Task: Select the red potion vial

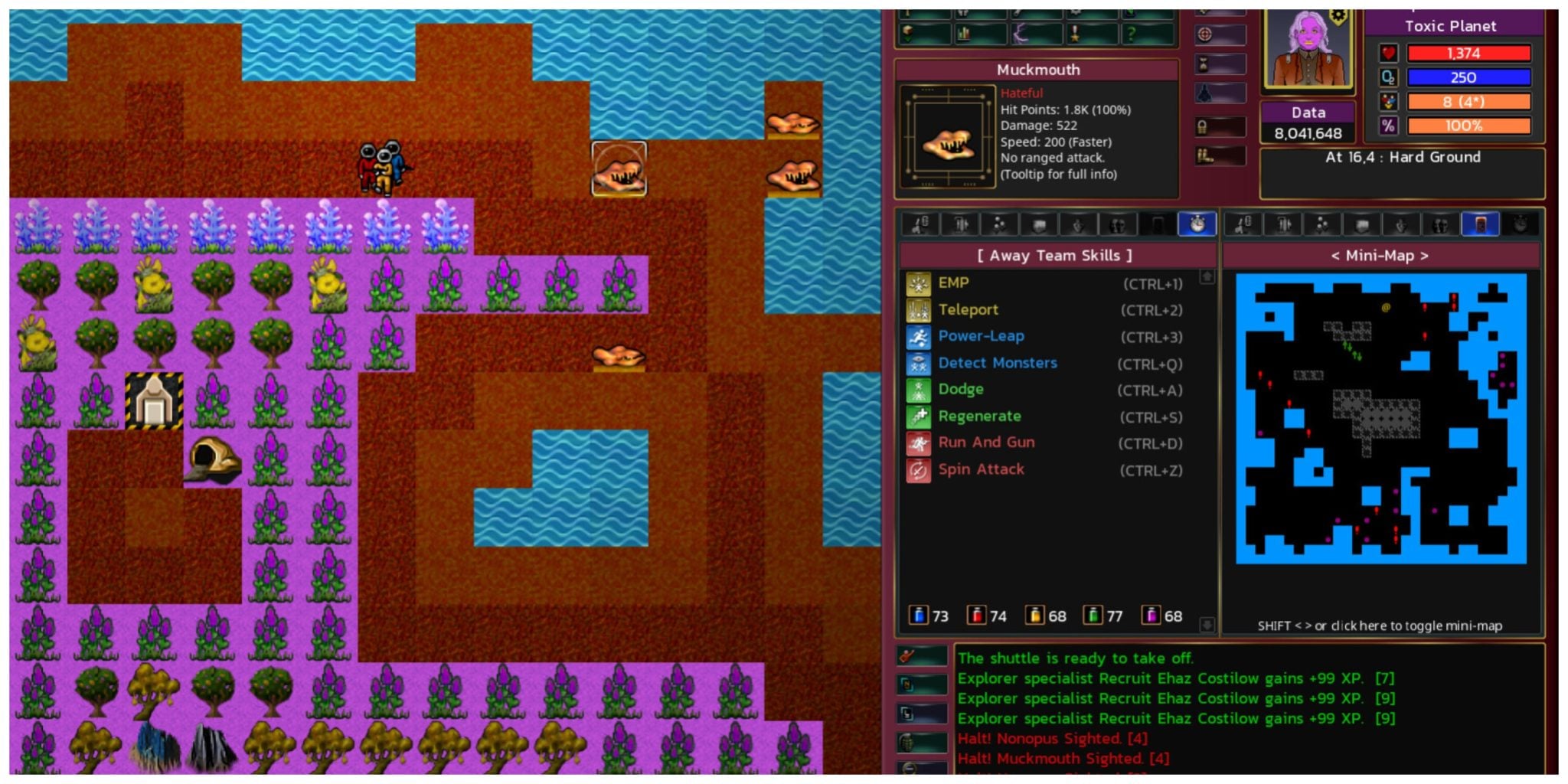Action: 976,616
